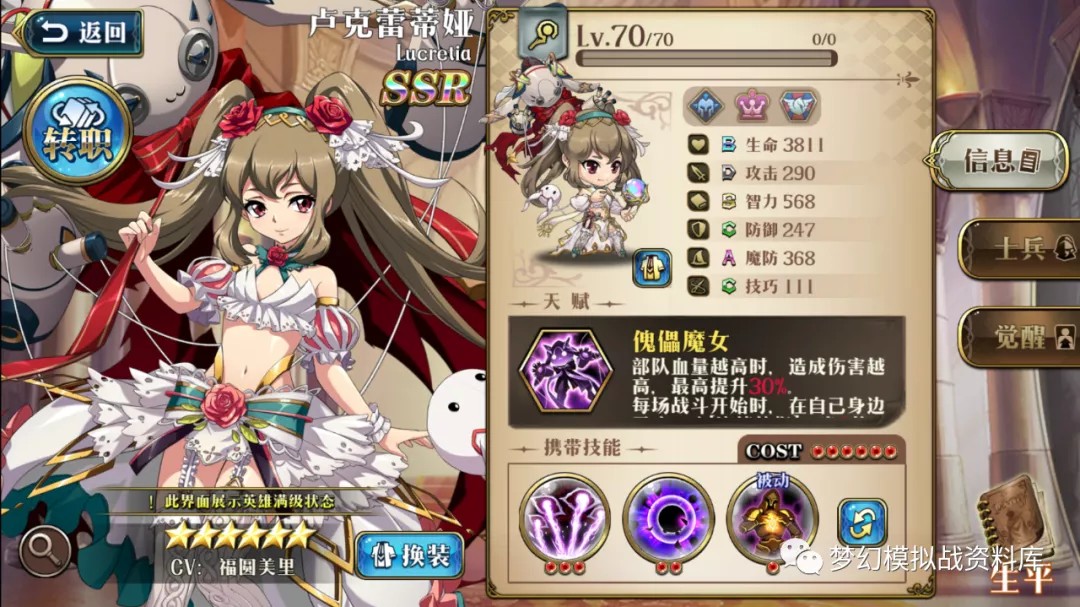Select the dark purple ring skill

pos(667,517)
